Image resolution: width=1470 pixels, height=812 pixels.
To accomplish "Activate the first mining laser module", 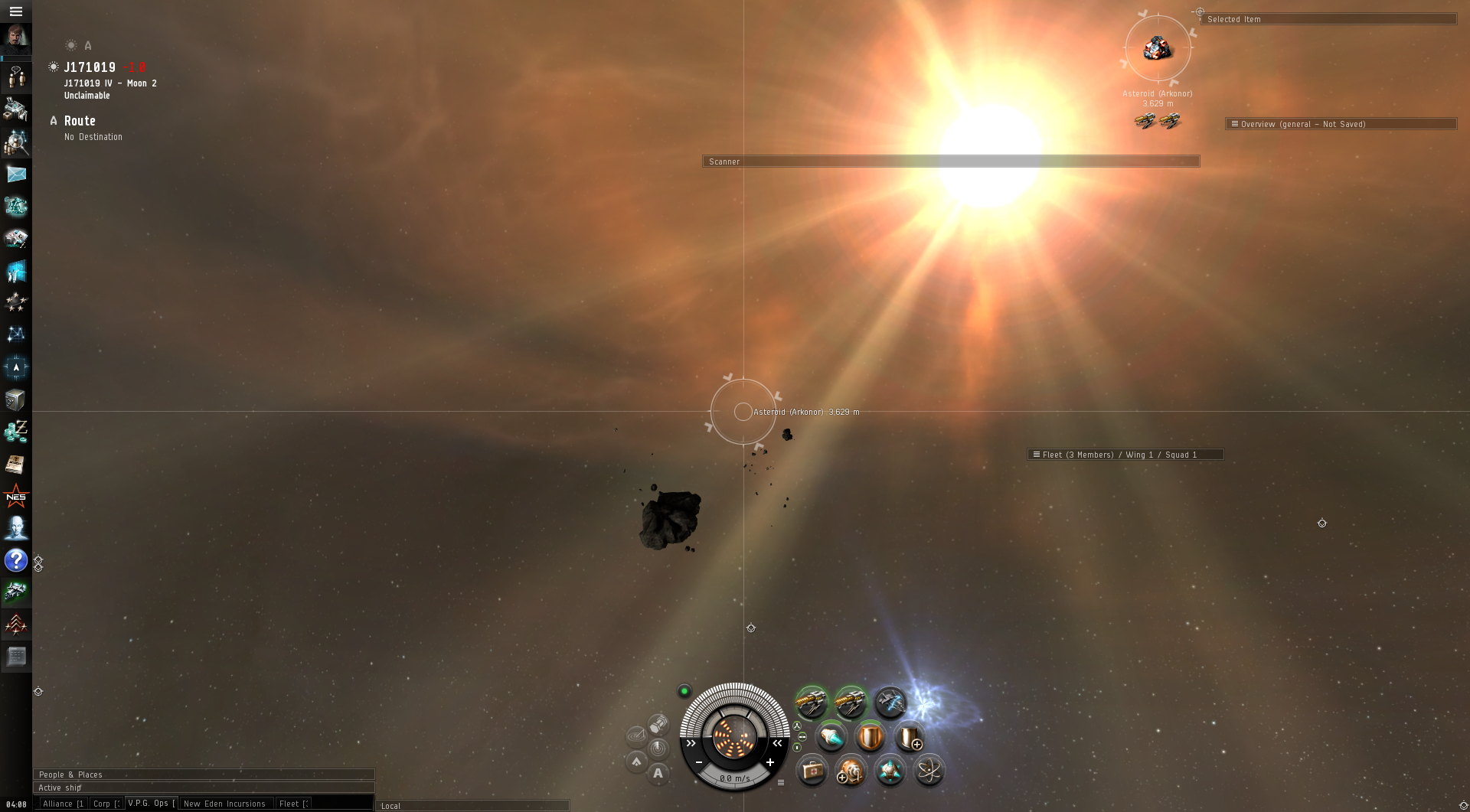I will tap(812, 701).
